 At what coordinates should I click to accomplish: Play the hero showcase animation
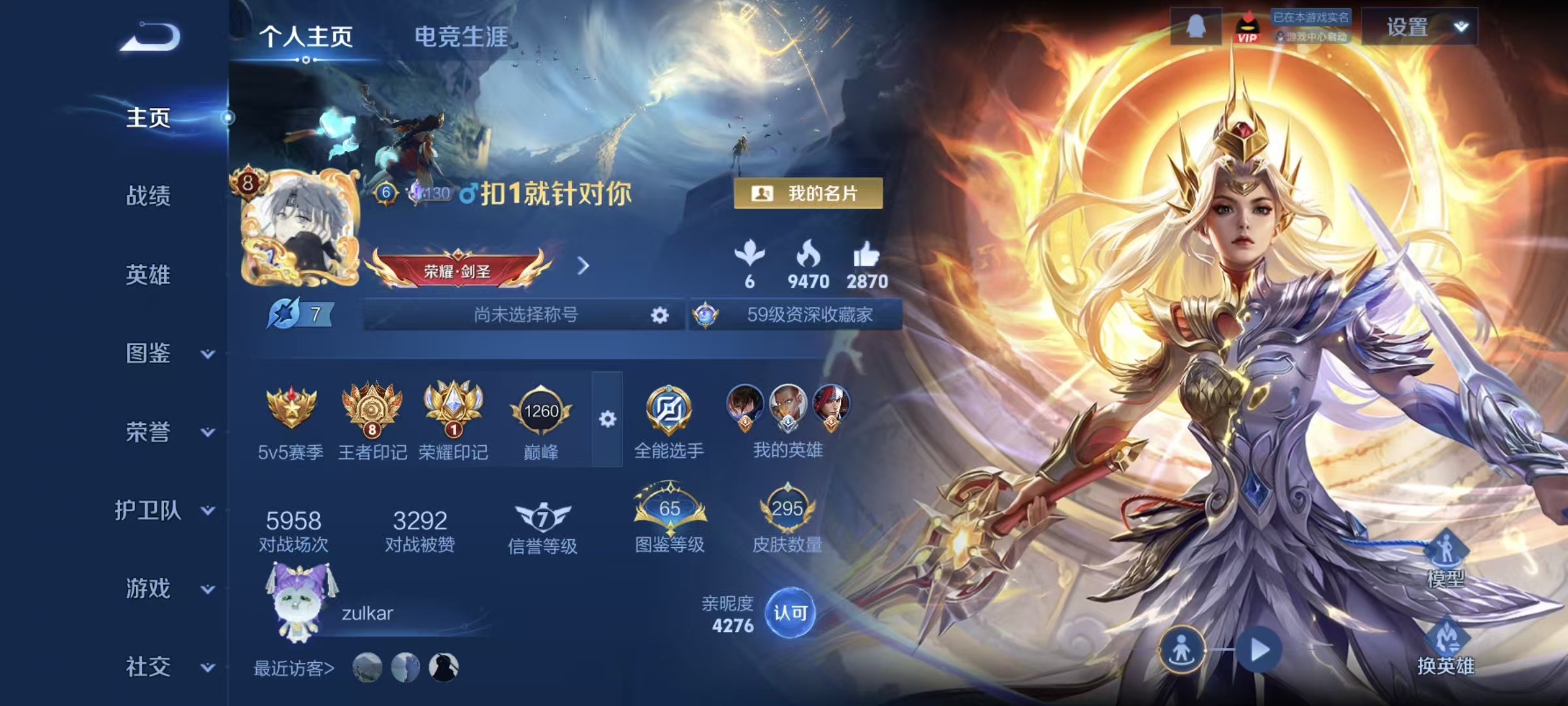pos(1259,650)
